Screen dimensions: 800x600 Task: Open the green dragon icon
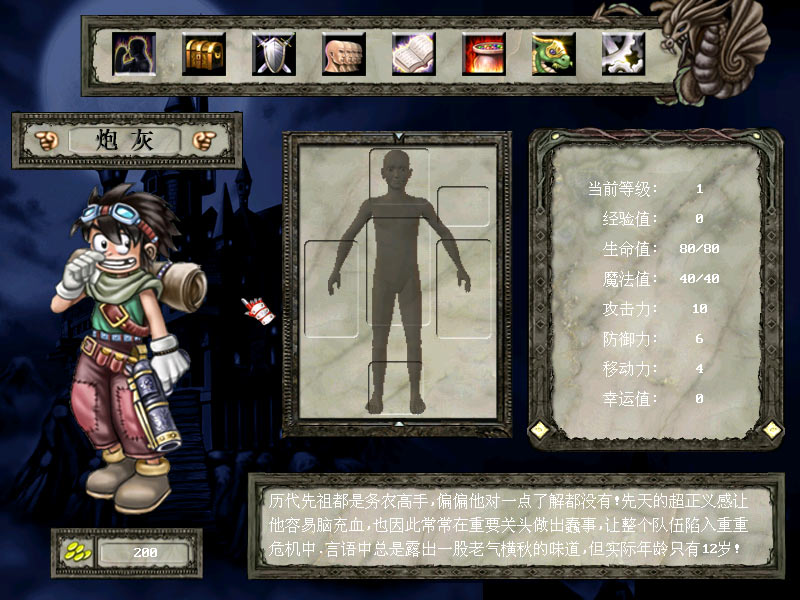coord(554,54)
